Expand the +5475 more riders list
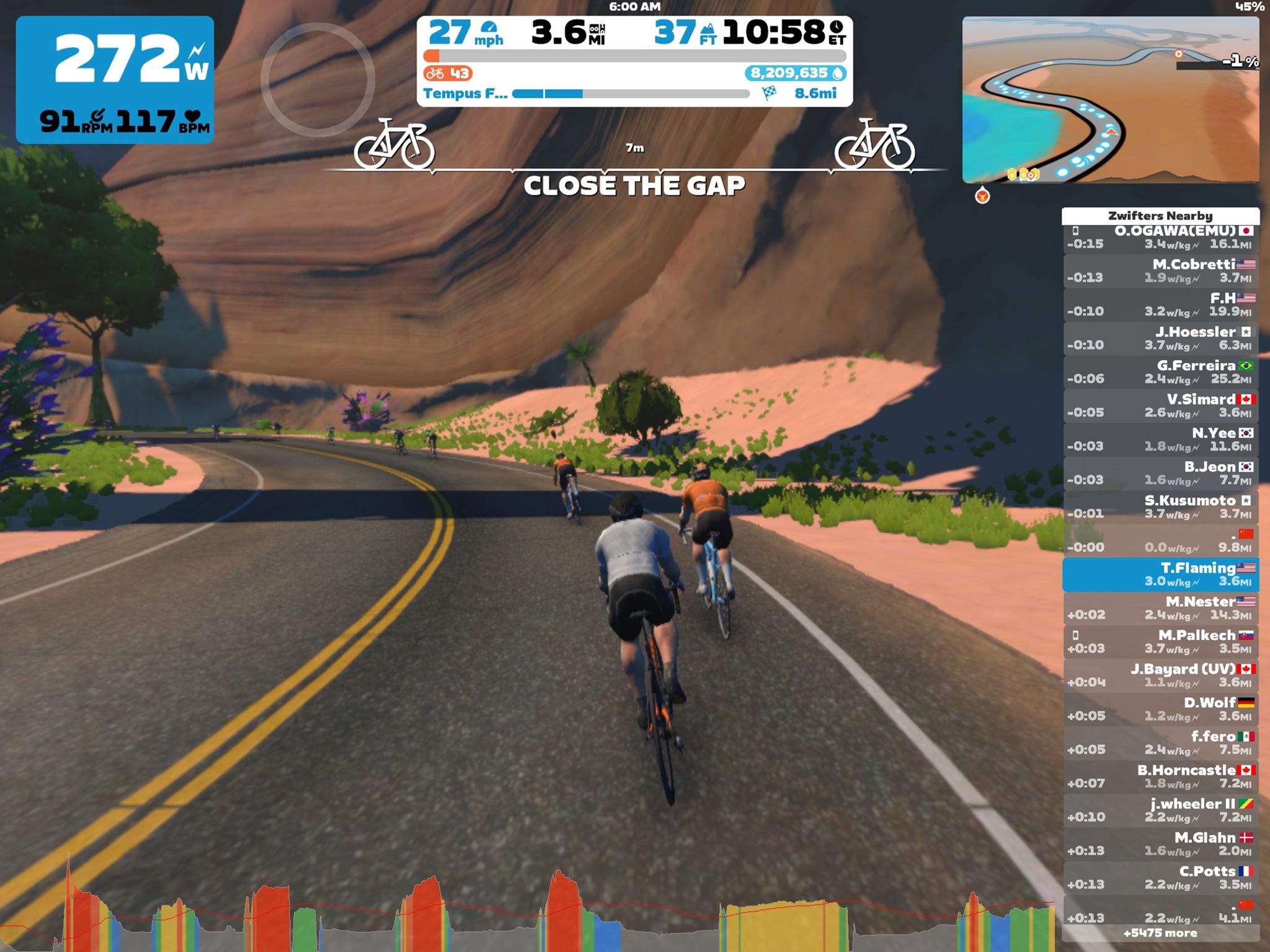This screenshot has width=1270, height=952. coord(1160,932)
